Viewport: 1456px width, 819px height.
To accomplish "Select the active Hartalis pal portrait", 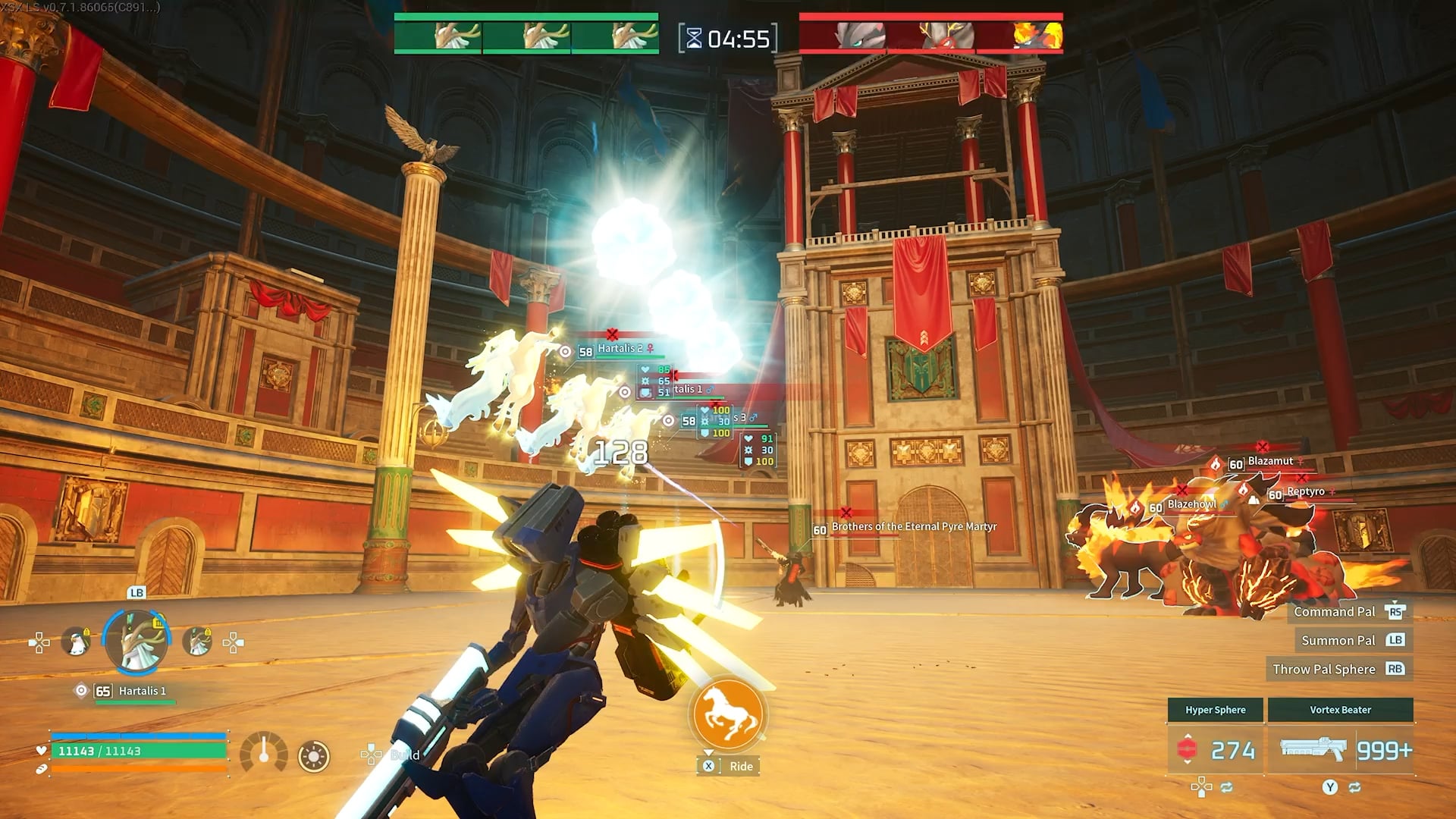I will tap(137, 642).
